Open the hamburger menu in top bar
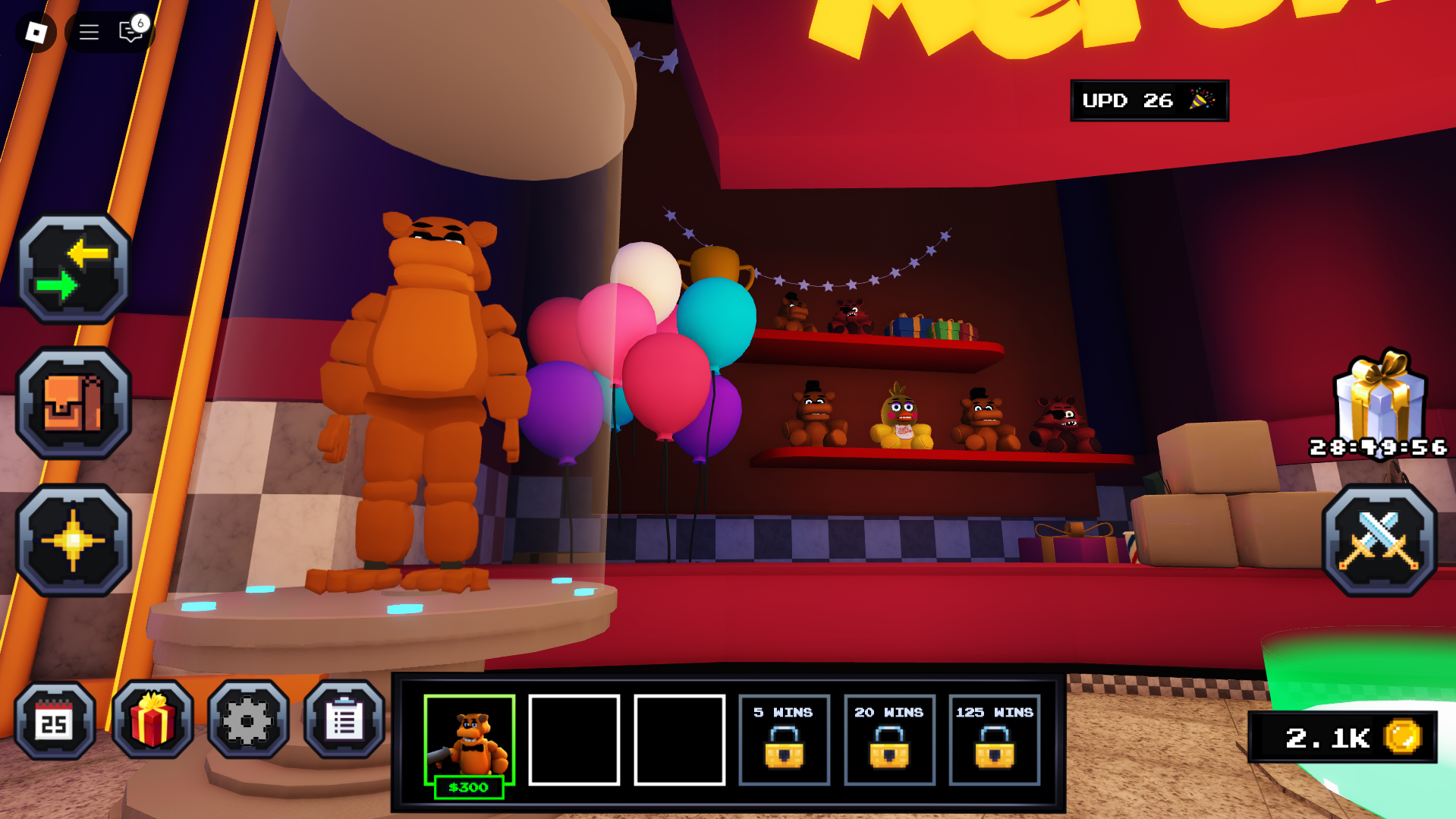Image resolution: width=1456 pixels, height=819 pixels. tap(89, 32)
